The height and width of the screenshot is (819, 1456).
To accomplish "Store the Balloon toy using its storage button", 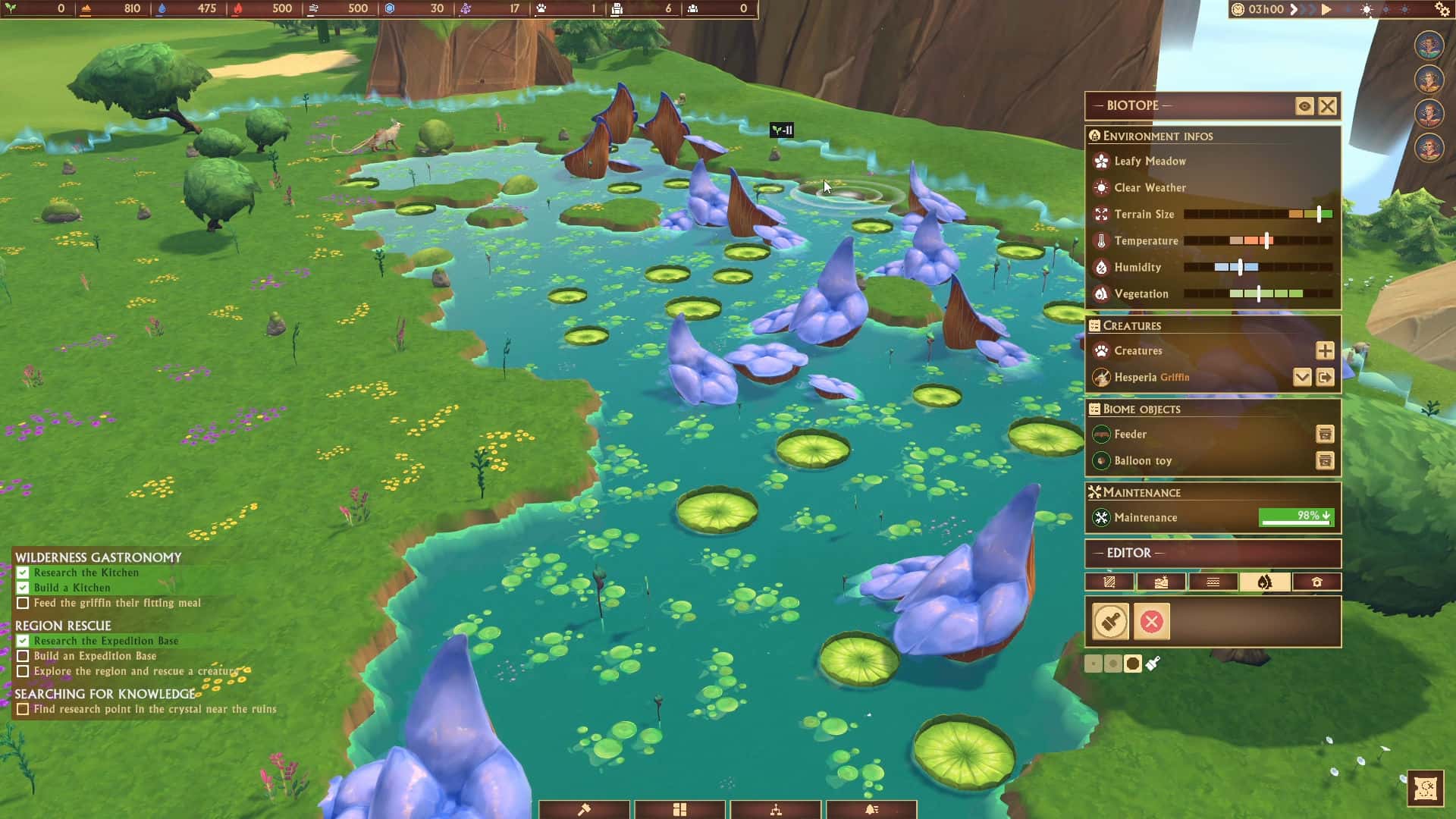I will (x=1325, y=460).
